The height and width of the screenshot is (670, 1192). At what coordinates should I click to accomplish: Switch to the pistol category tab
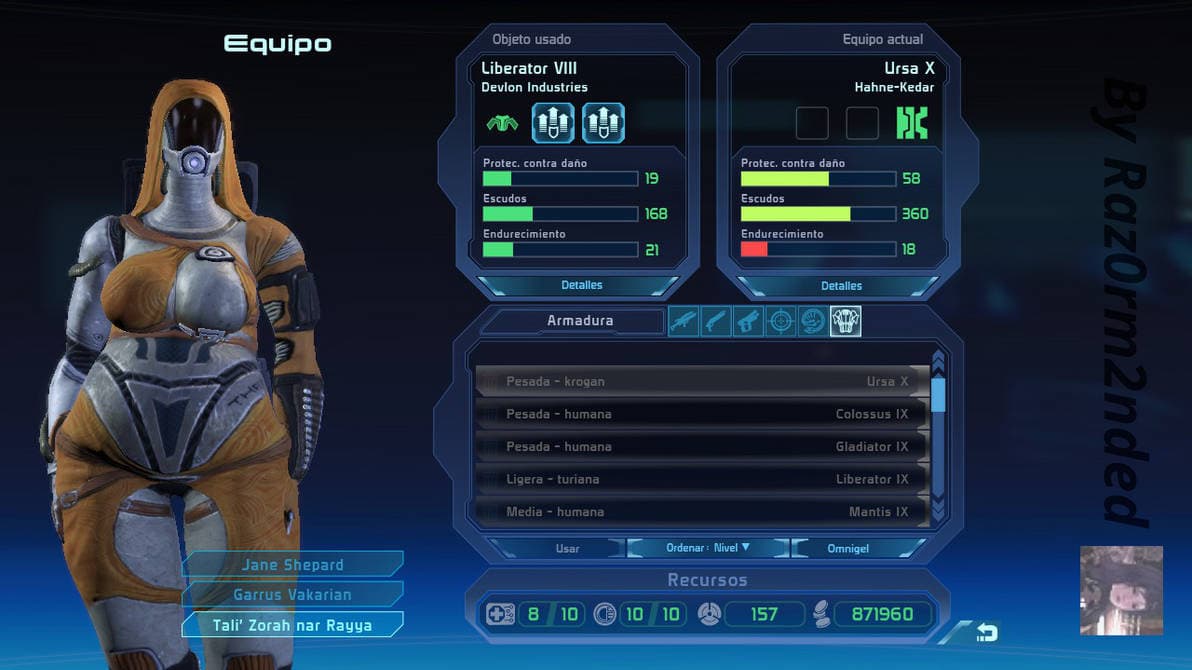click(x=748, y=321)
